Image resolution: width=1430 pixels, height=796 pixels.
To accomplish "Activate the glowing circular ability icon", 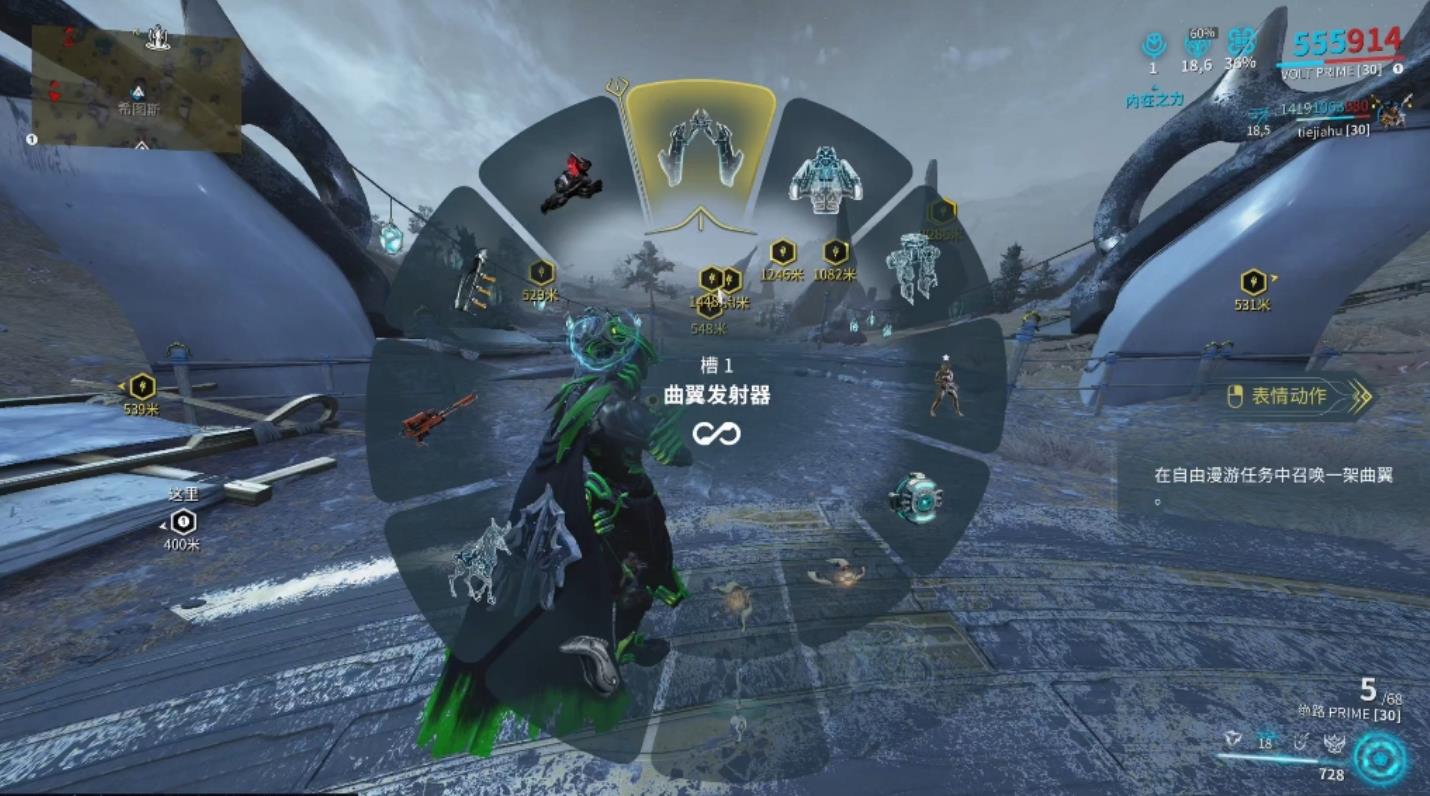I will pos(1380,757).
